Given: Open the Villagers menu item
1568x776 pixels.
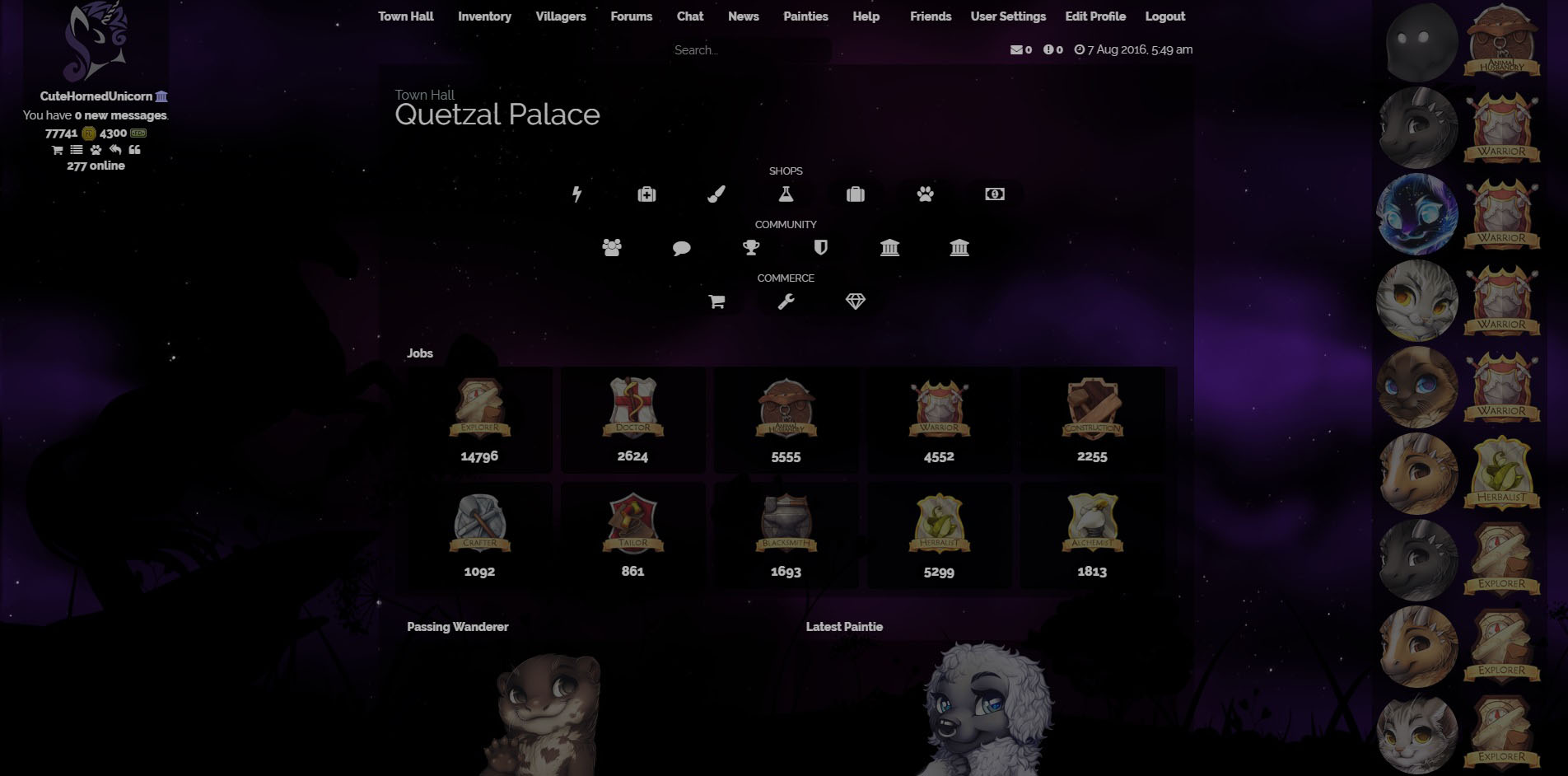Looking at the screenshot, I should (561, 16).
